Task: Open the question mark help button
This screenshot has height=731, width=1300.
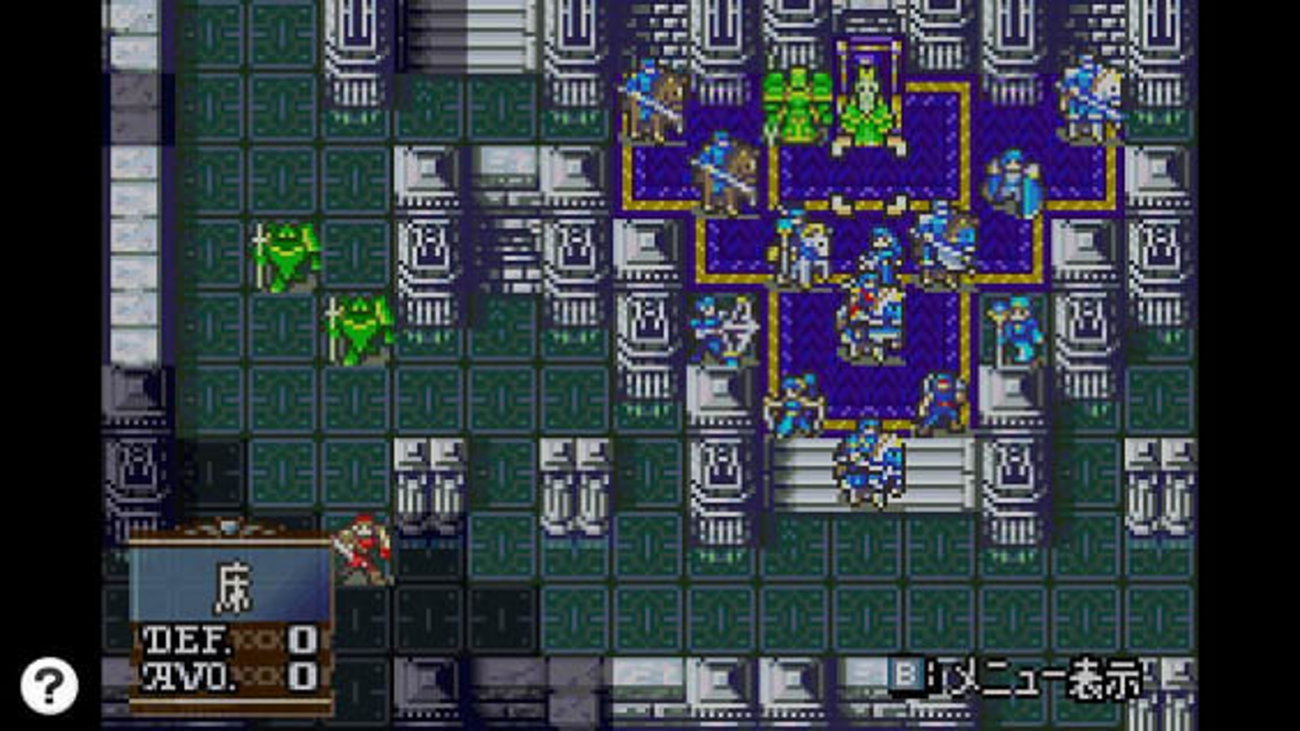Action: point(49,686)
